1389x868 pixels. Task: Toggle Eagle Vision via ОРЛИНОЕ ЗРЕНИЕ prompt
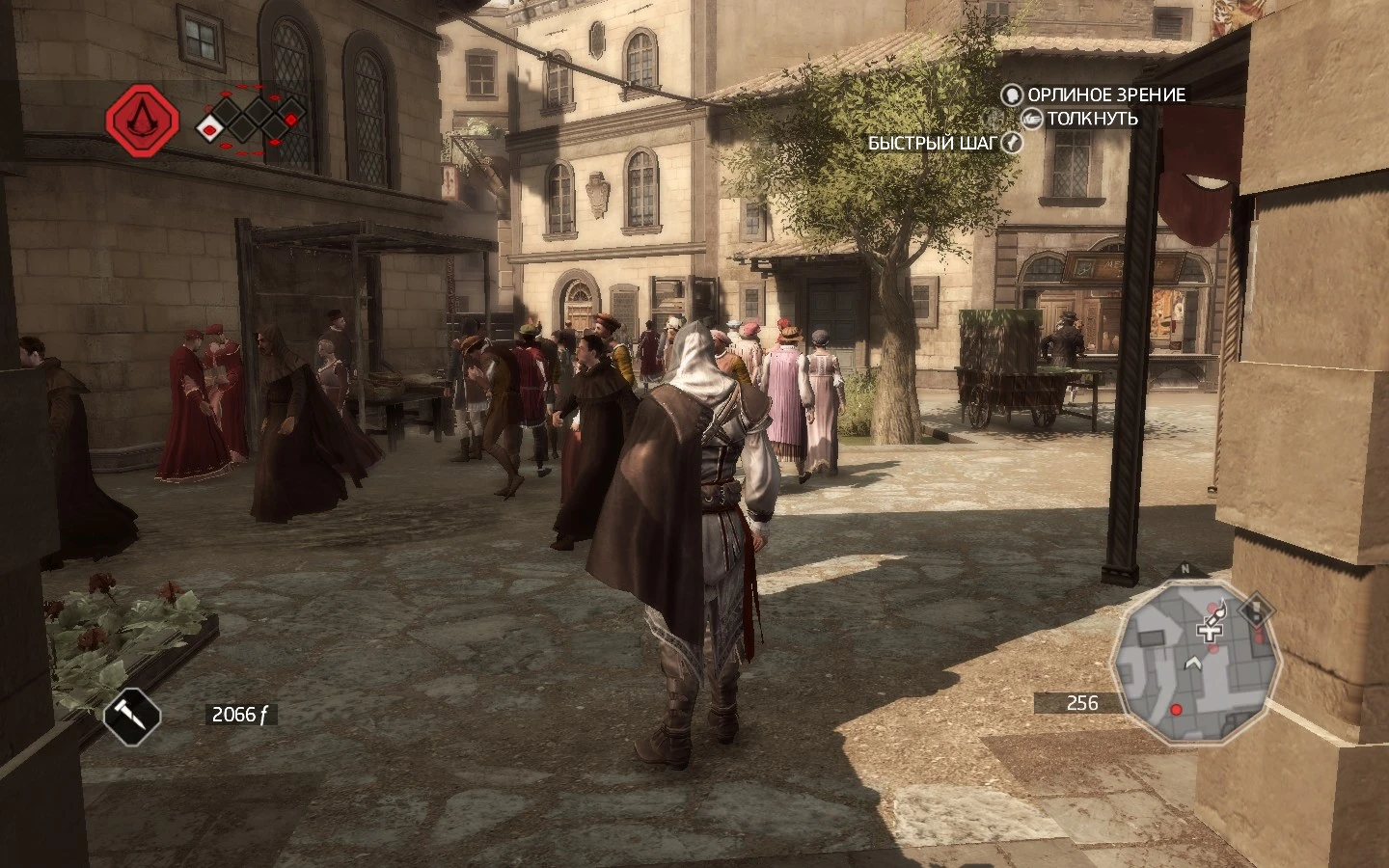pyautogui.click(x=1105, y=95)
